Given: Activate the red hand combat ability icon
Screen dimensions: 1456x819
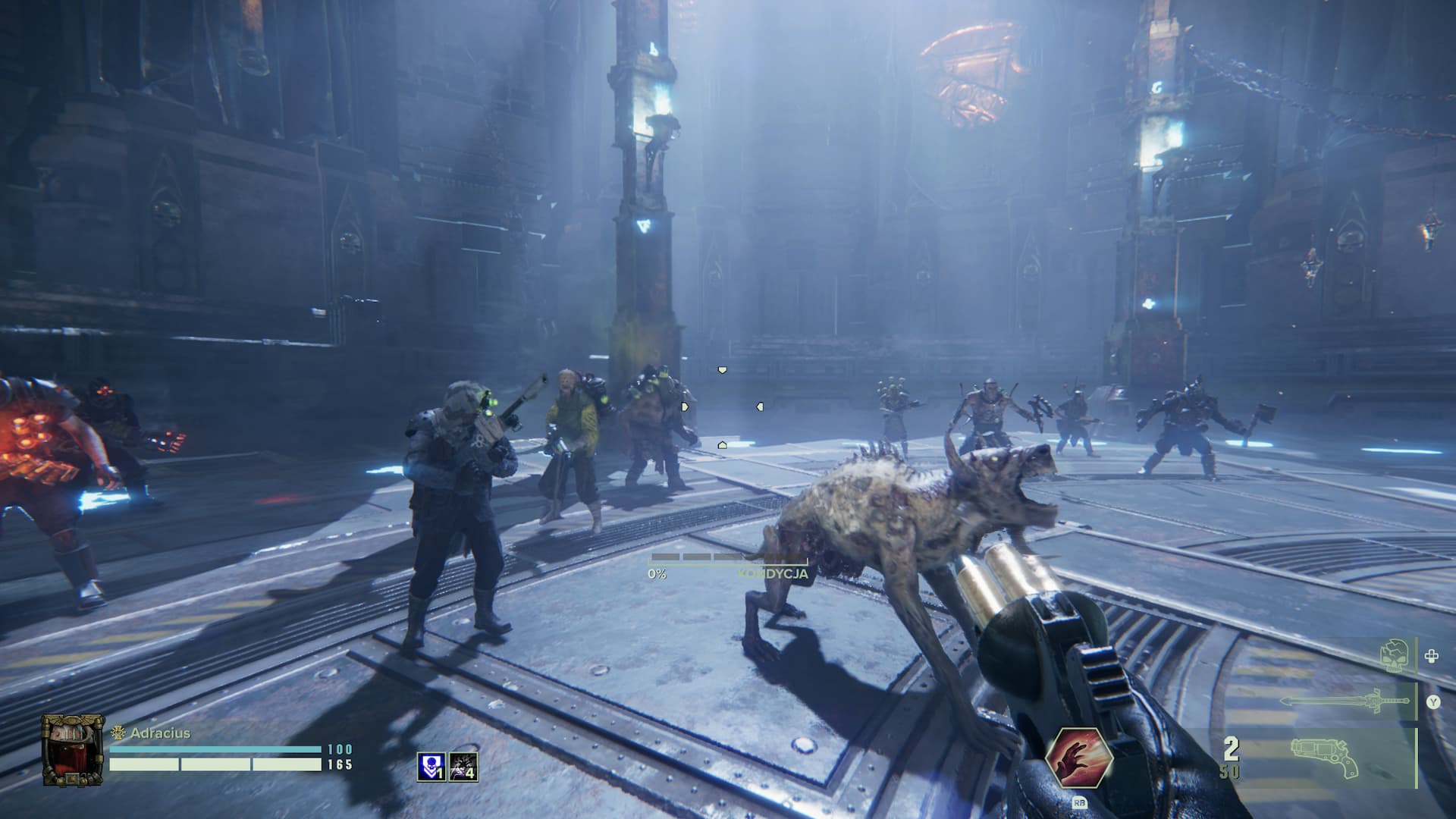Looking at the screenshot, I should 1078,760.
